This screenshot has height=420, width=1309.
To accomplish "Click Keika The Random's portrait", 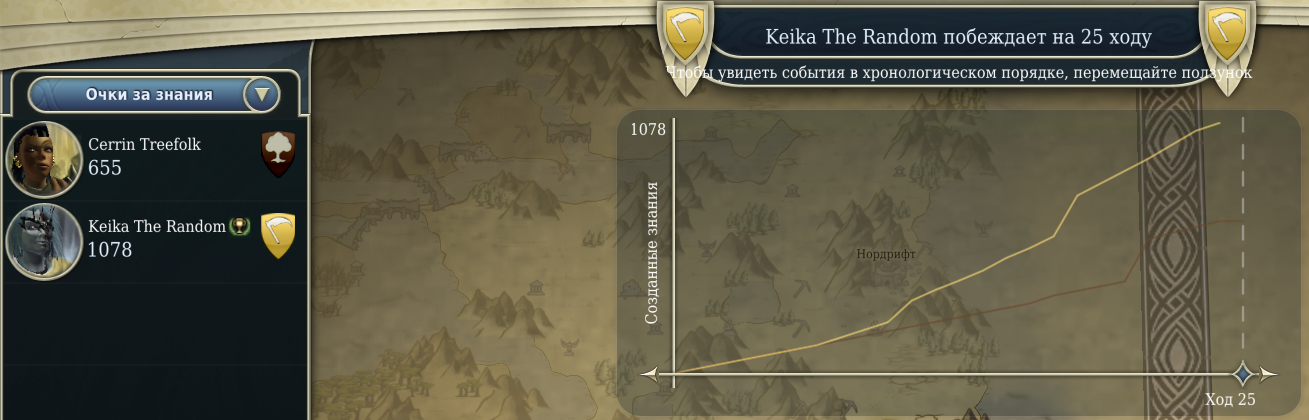I will 44,241.
